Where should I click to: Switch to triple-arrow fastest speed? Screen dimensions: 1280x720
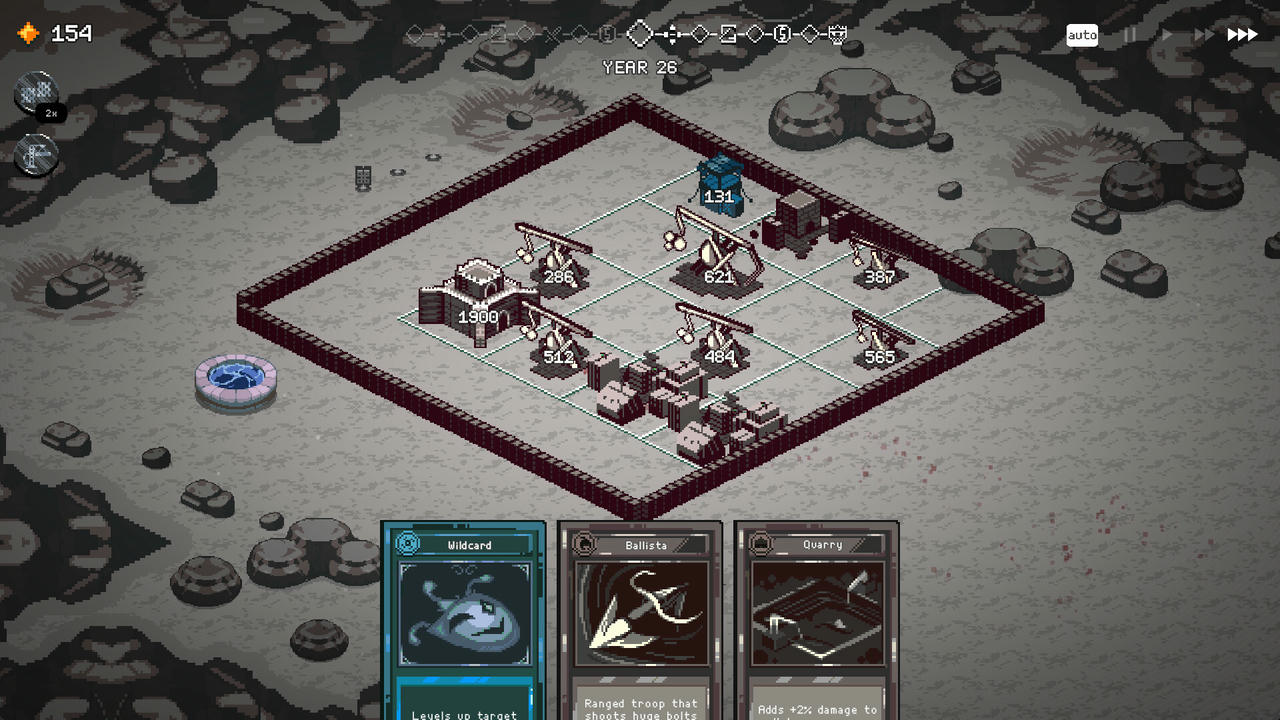pyautogui.click(x=1240, y=35)
